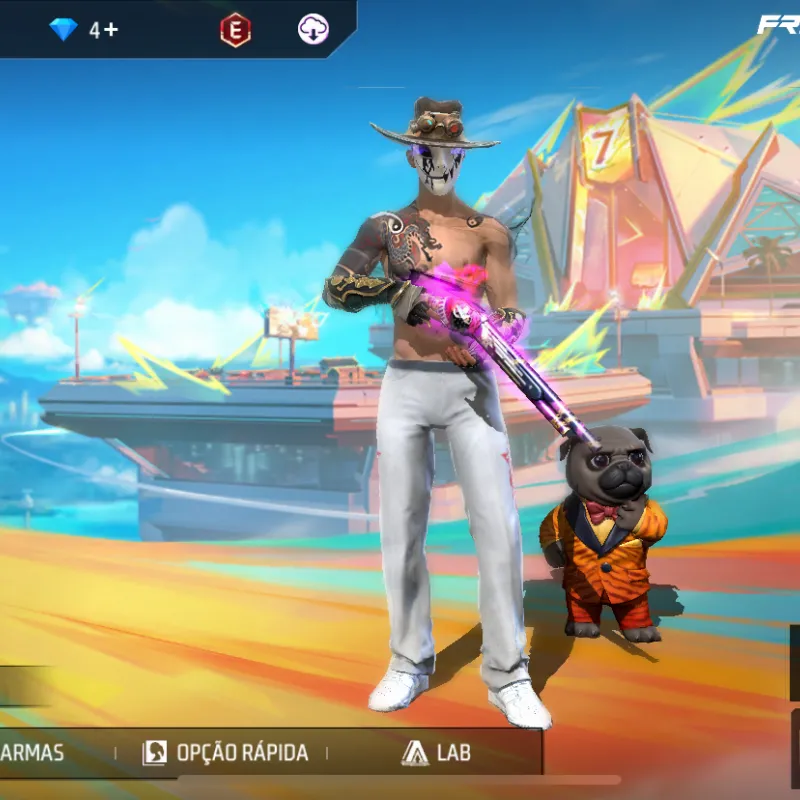The height and width of the screenshot is (800, 800).
Task: Open the red E badge icon
Action: tap(235, 30)
